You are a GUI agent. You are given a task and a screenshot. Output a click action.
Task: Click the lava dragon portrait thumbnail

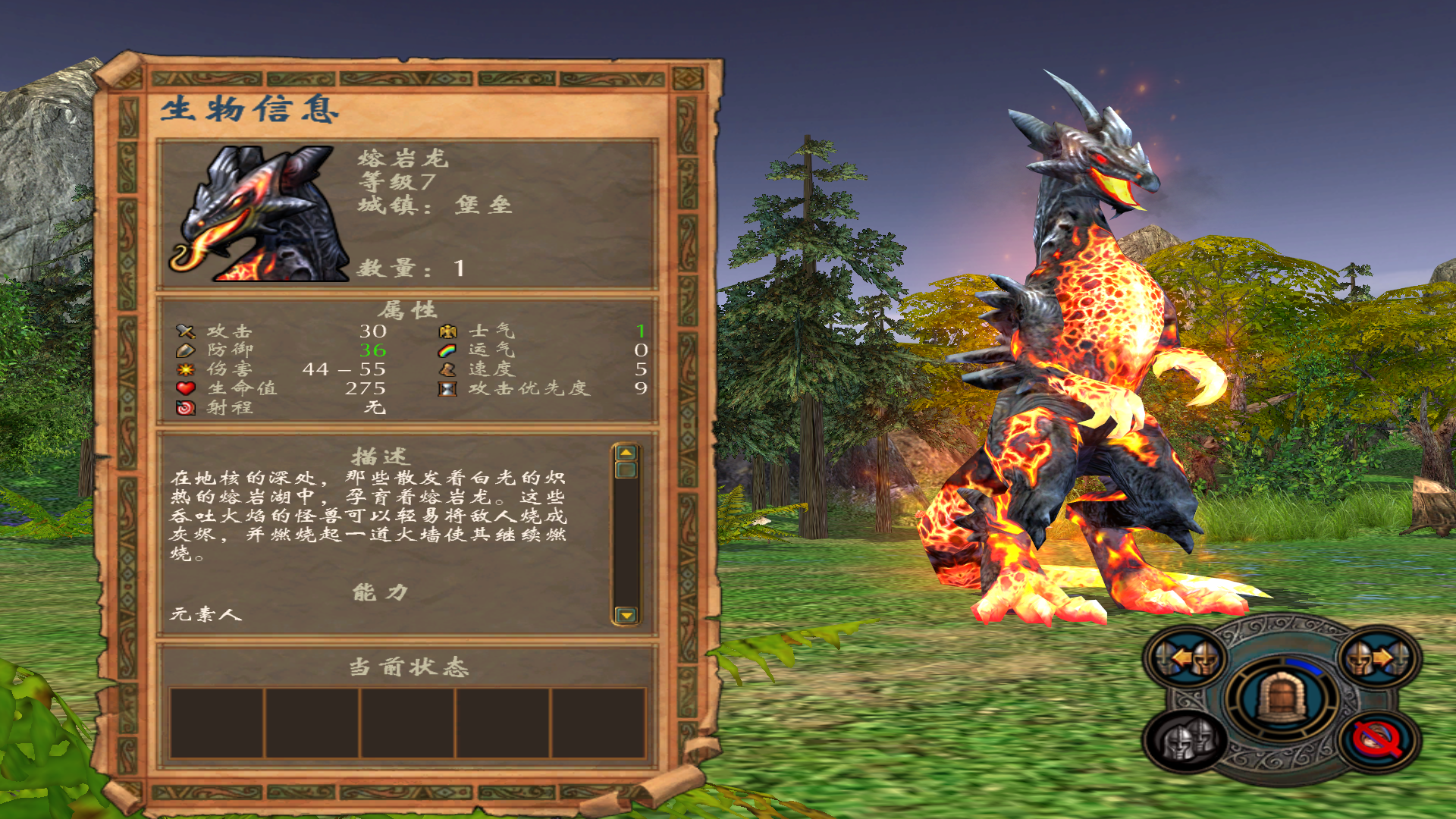pyautogui.click(x=258, y=214)
